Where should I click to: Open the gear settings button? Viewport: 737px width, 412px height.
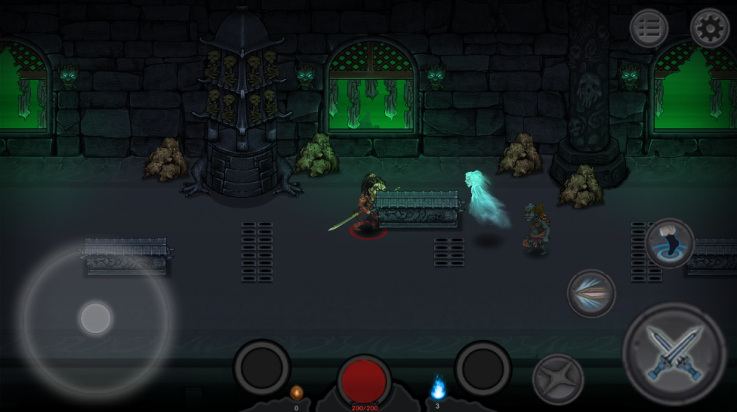point(709,29)
